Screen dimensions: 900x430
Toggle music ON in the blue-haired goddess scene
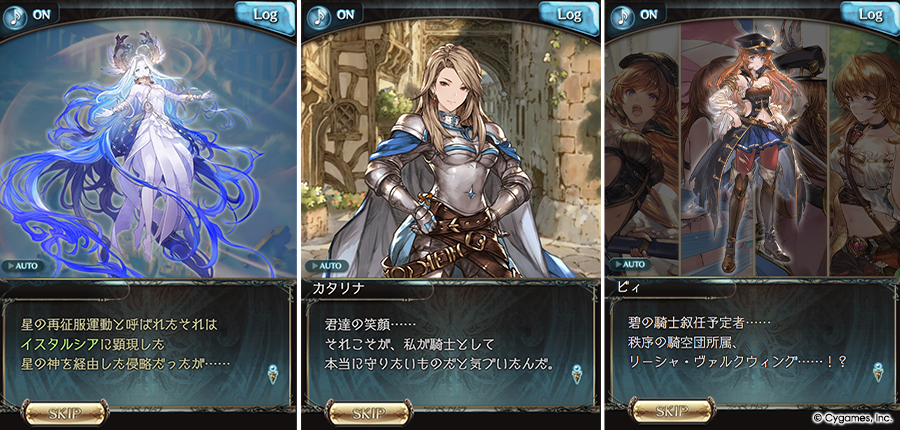click(x=32, y=14)
